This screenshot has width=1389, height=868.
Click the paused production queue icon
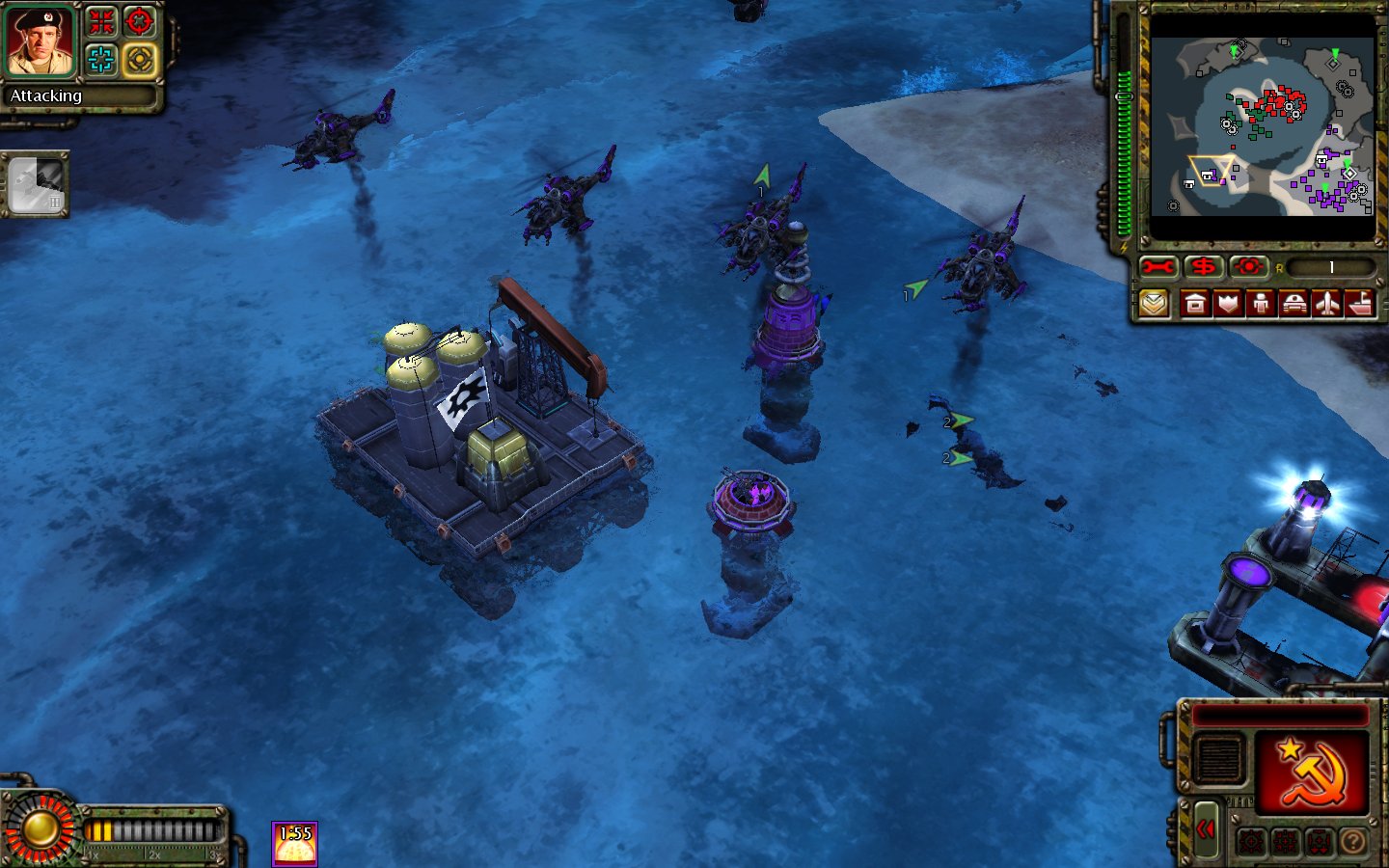coord(37,184)
